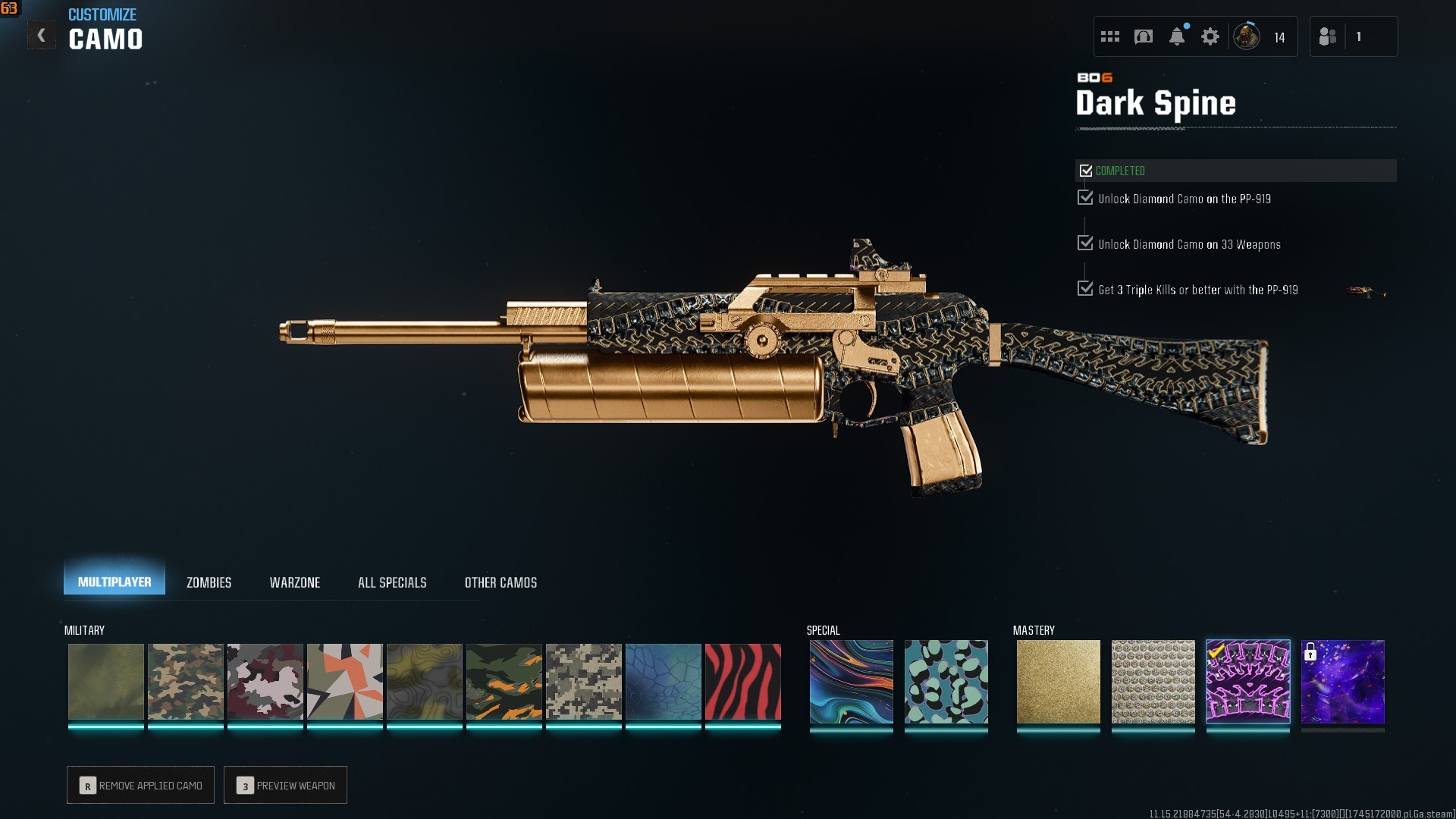Pick the orange and black geometric camo

point(344,682)
